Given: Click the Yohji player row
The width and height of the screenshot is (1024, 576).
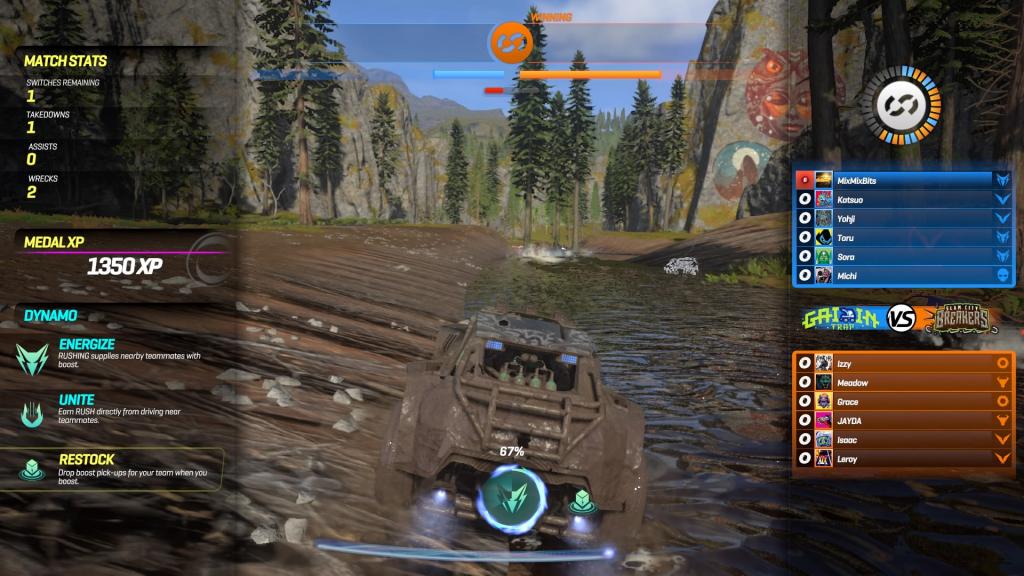Looking at the screenshot, I should (x=905, y=219).
